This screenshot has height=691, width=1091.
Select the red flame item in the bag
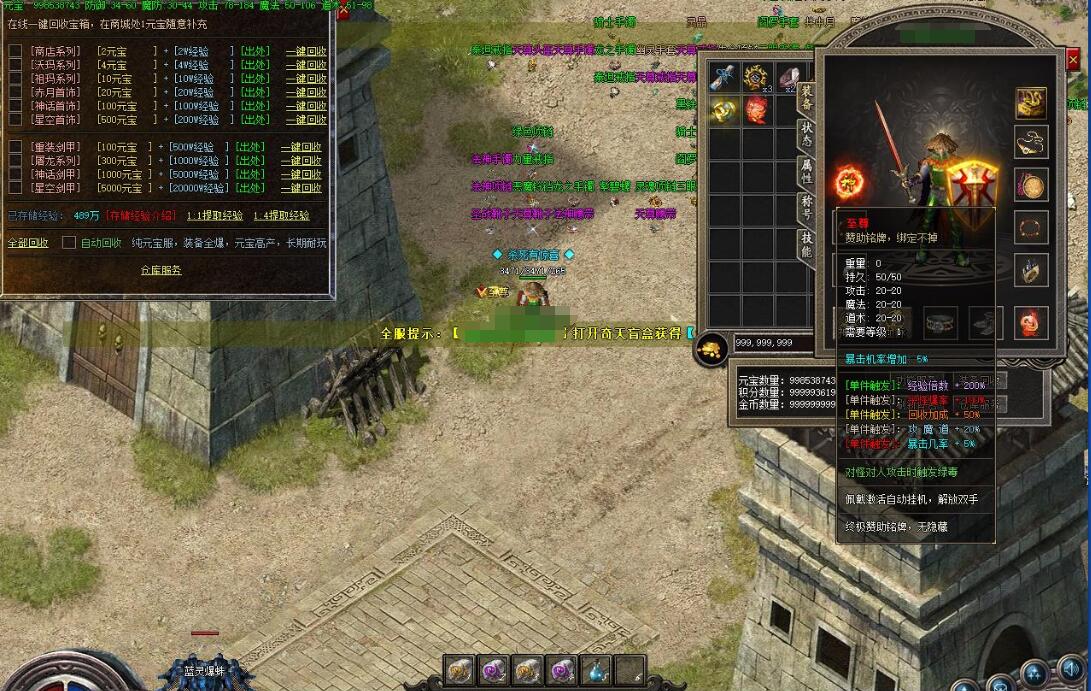point(756,111)
